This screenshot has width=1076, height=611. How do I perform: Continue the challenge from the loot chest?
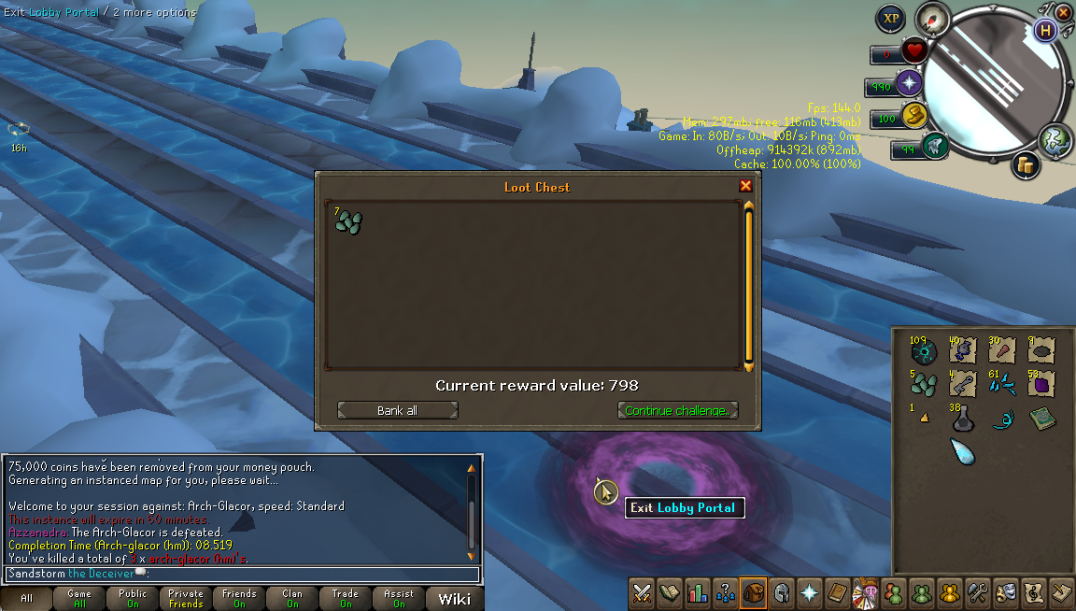678,410
